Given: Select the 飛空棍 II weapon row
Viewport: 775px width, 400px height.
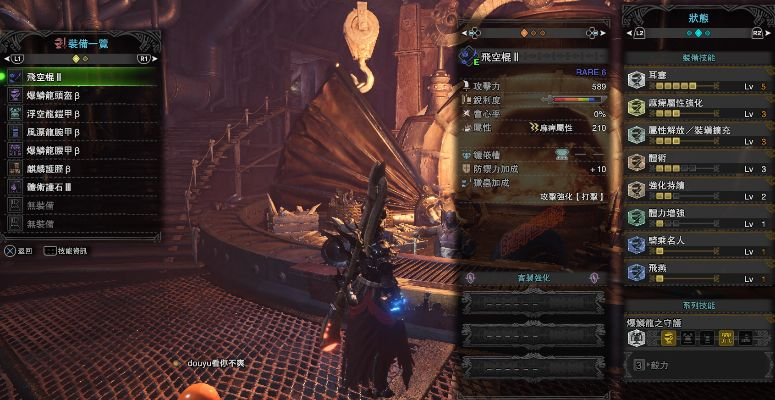Looking at the screenshot, I should 80,76.
